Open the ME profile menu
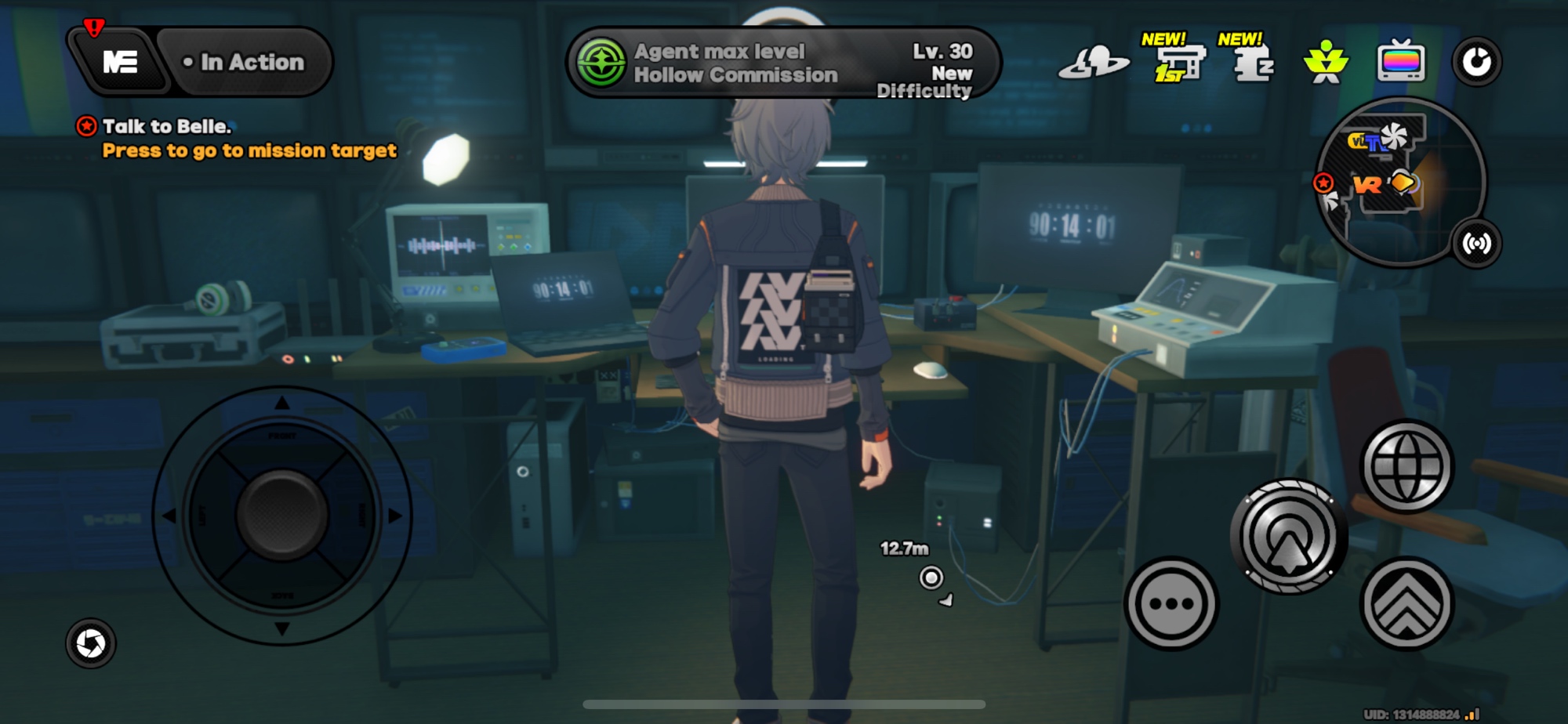Image resolution: width=1568 pixels, height=724 pixels. pos(119,62)
